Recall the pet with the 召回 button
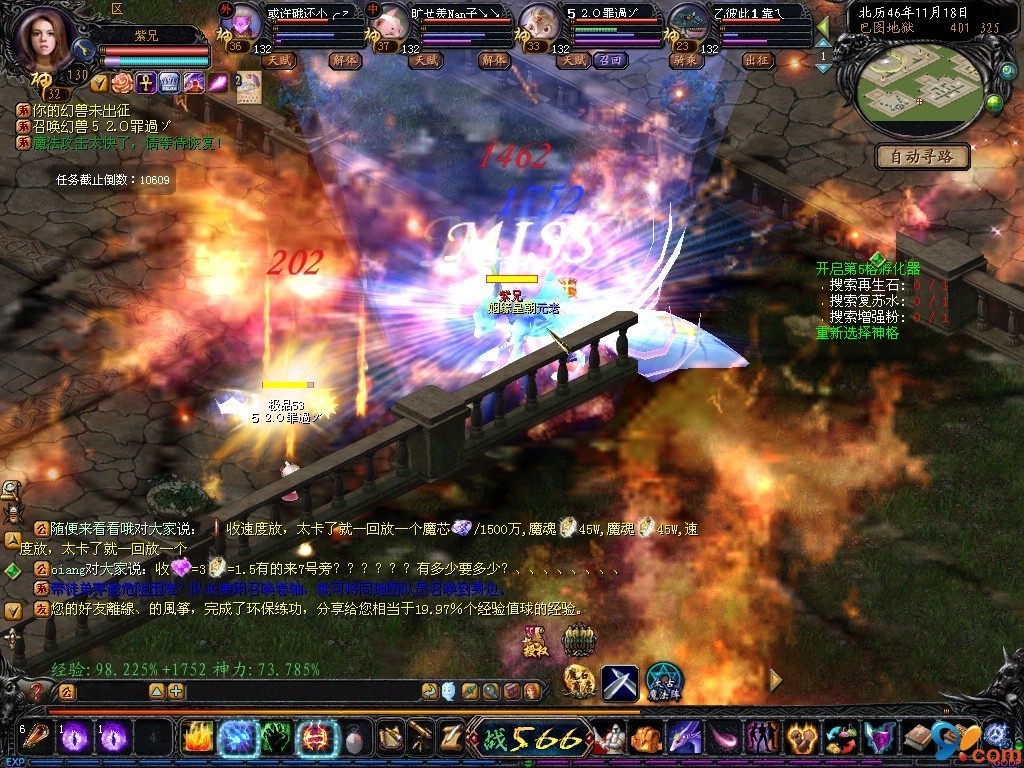 (608, 60)
